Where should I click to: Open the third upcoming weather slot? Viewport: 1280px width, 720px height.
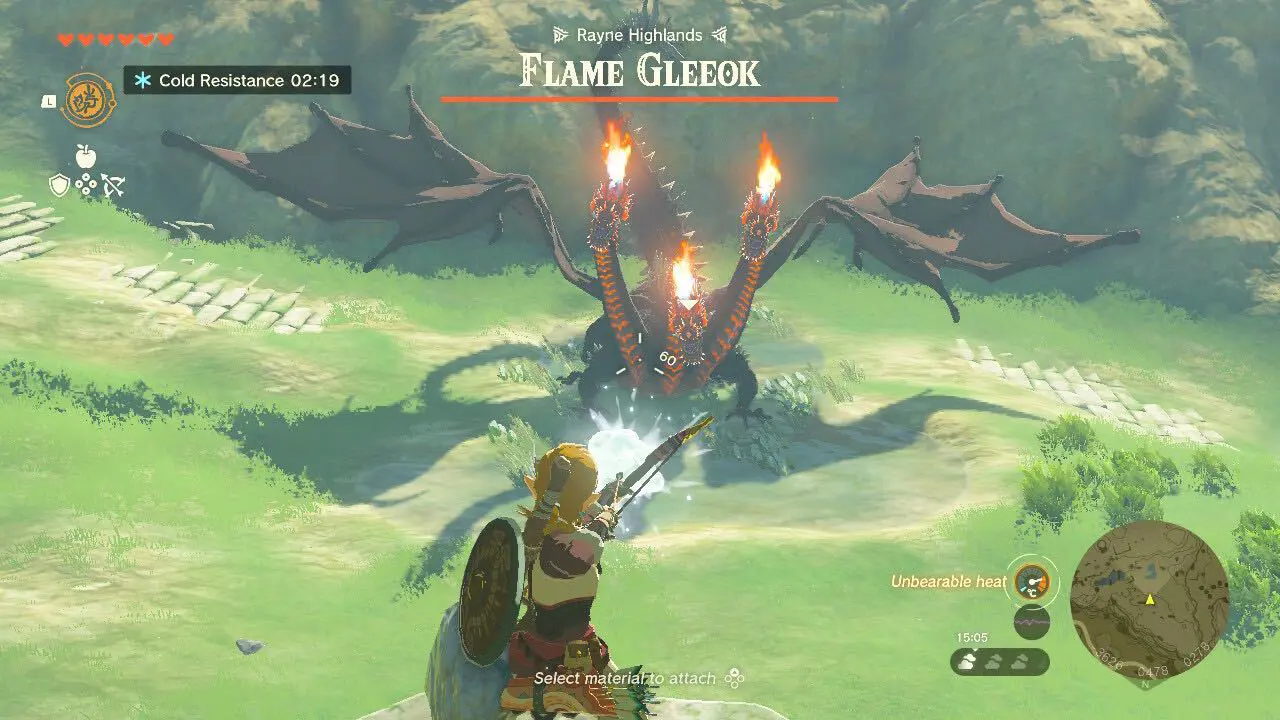click(x=1020, y=662)
